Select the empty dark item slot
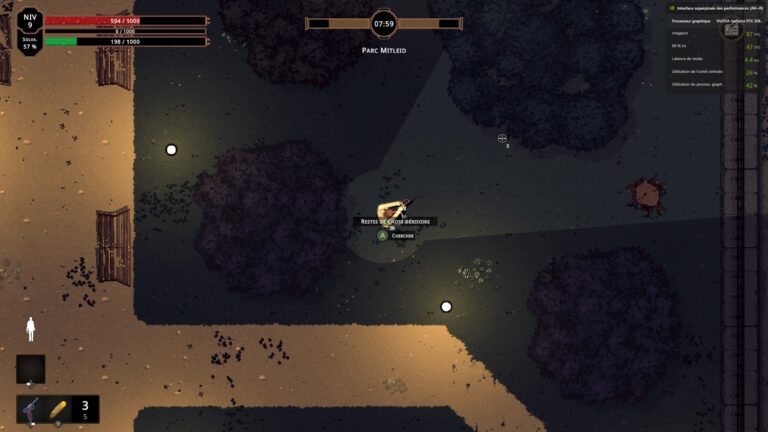Image resolution: width=768 pixels, height=432 pixels. click(x=30, y=369)
